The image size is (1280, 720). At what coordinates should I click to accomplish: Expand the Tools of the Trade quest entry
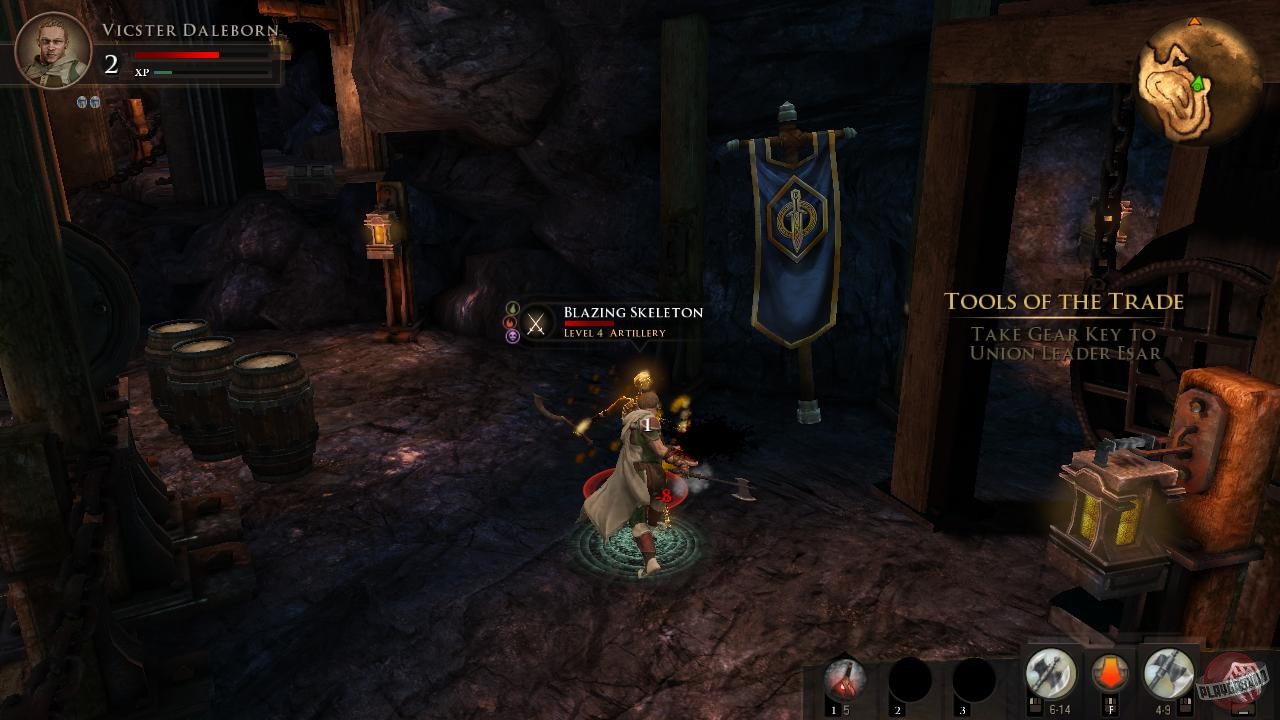point(1063,302)
